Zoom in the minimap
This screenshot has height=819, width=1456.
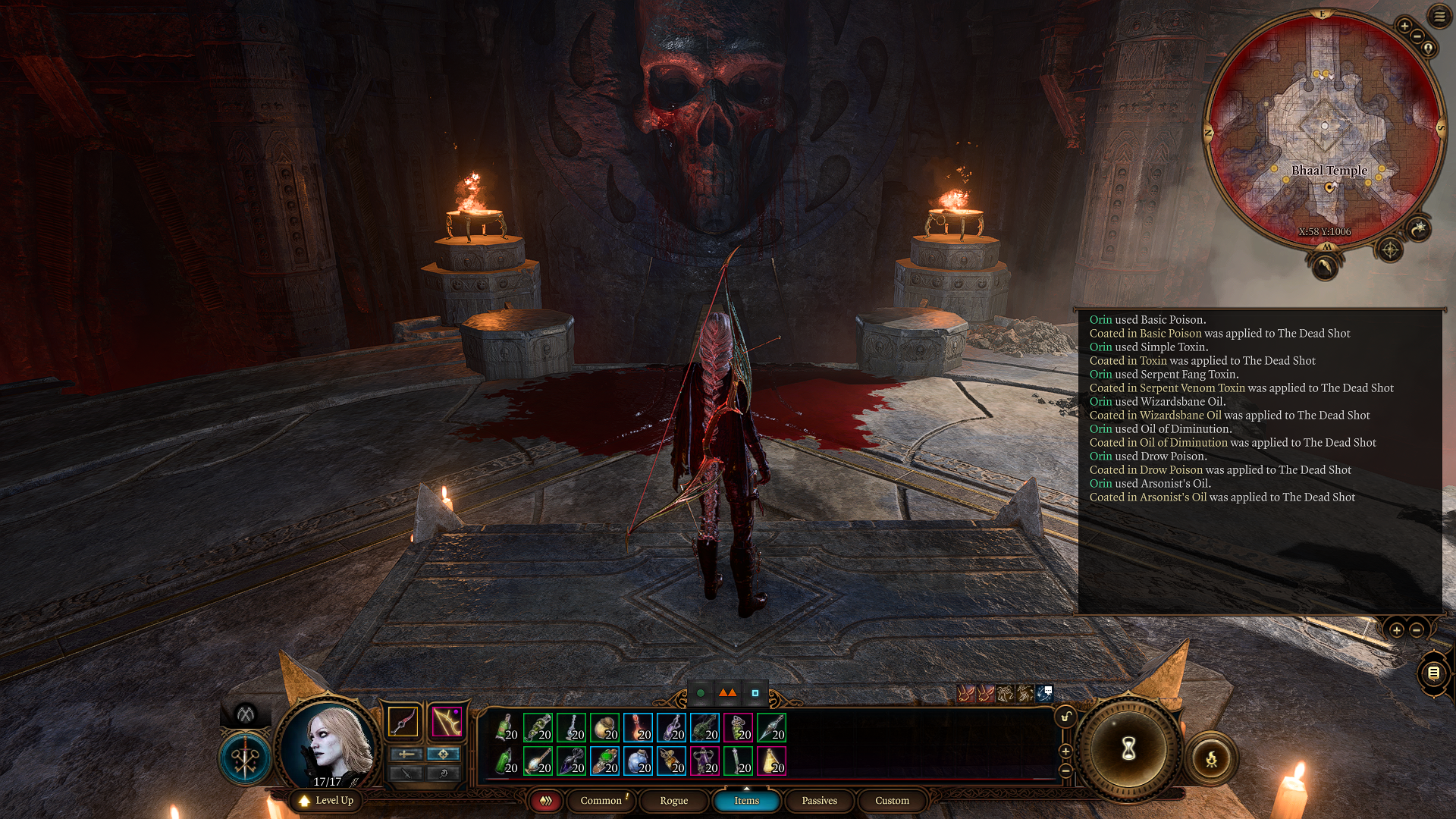pyautogui.click(x=1404, y=27)
